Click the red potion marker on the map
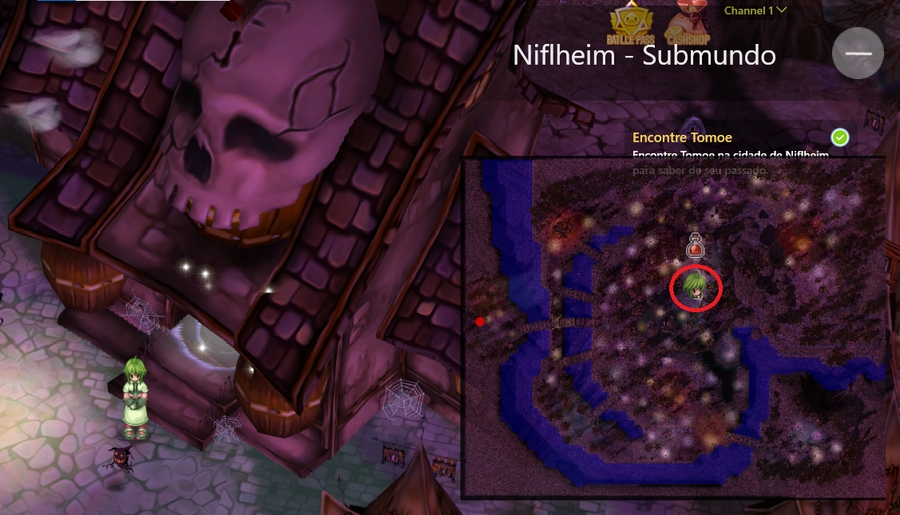 (x=696, y=245)
